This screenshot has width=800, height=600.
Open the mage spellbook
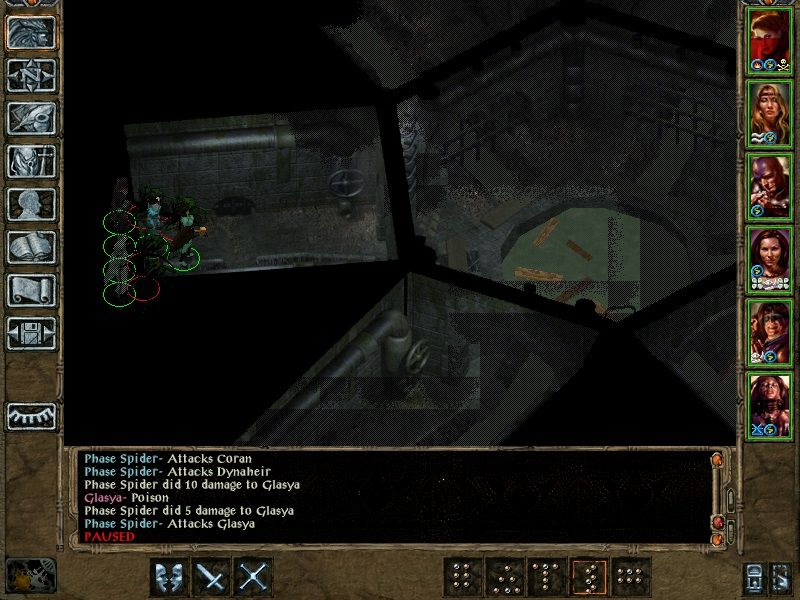tap(31, 247)
